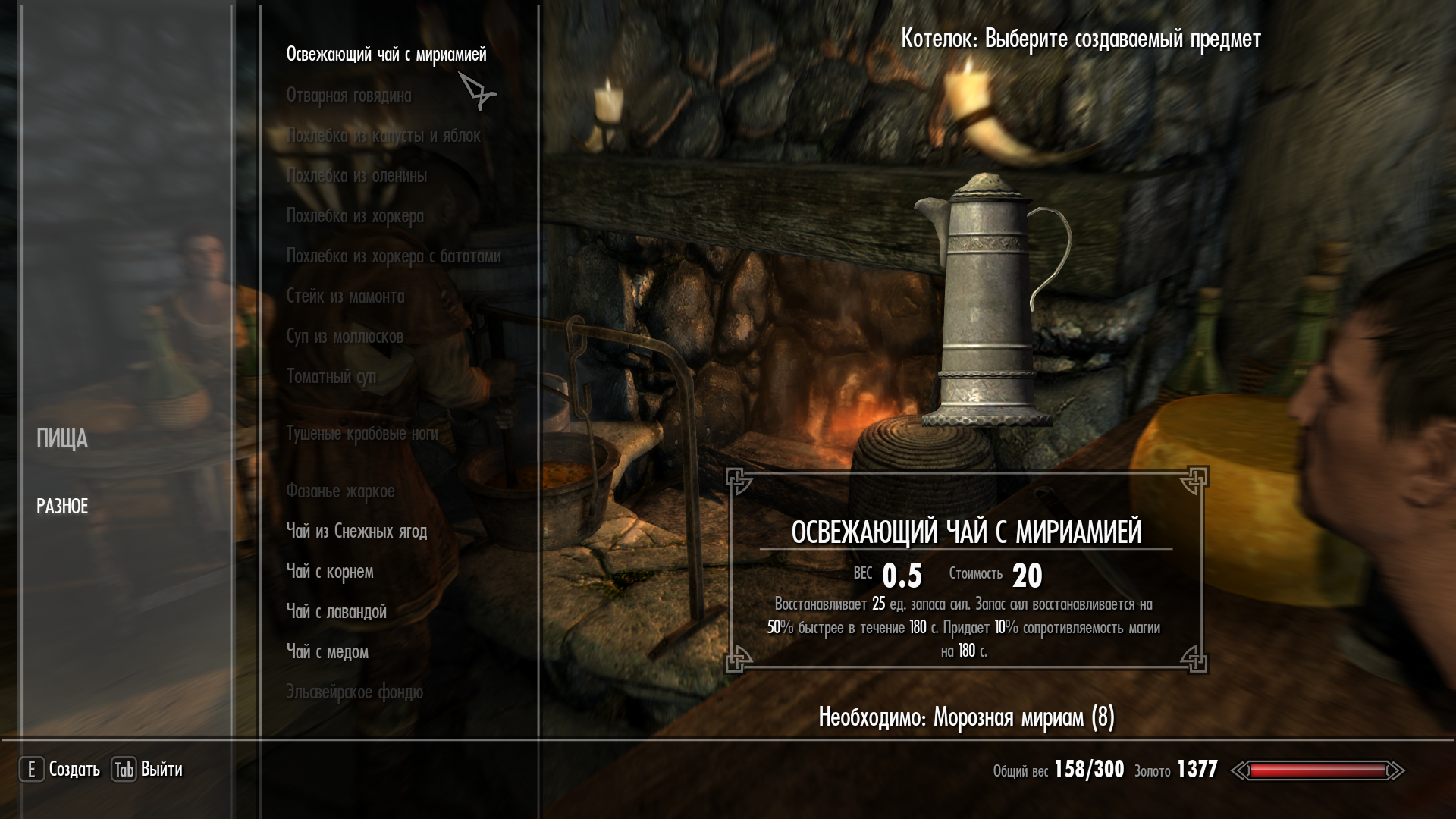Select Тушеные крабовые ноги recipe
The height and width of the screenshot is (819, 1456).
pyautogui.click(x=362, y=434)
